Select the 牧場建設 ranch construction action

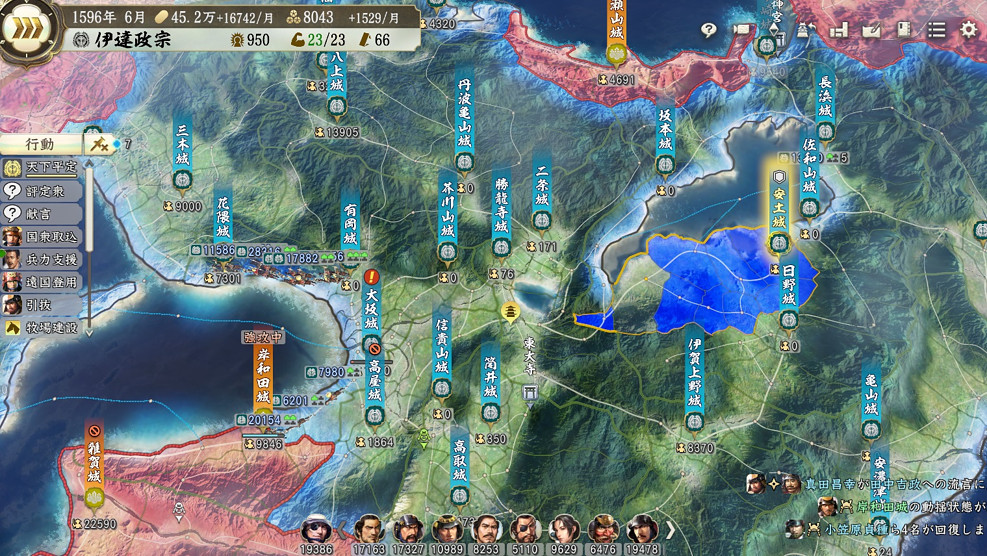tap(44, 327)
